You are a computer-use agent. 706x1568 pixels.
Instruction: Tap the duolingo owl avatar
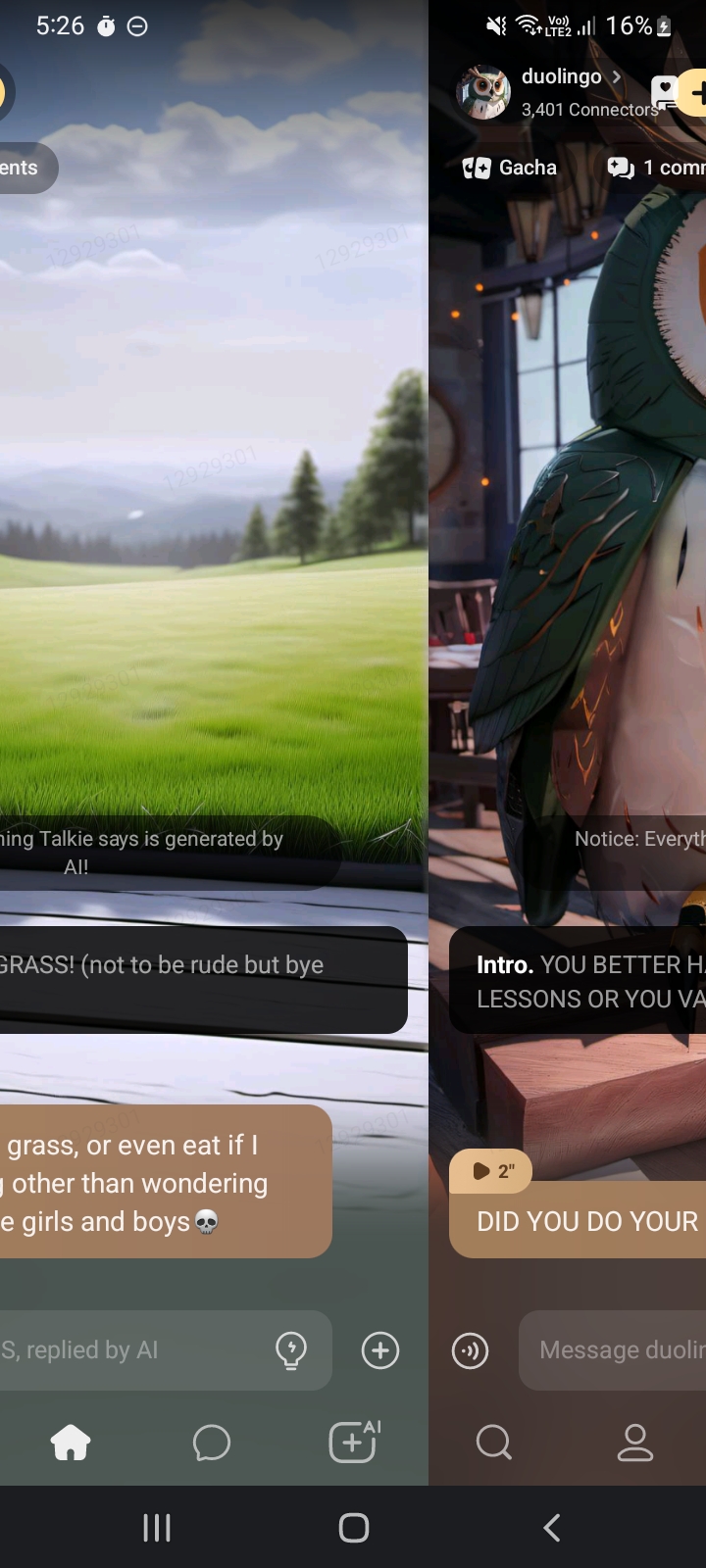(x=483, y=93)
